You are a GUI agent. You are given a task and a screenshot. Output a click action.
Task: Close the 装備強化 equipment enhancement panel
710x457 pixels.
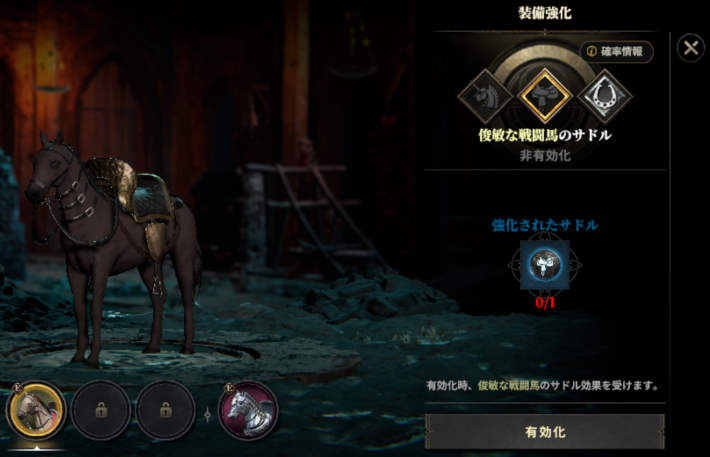(690, 48)
